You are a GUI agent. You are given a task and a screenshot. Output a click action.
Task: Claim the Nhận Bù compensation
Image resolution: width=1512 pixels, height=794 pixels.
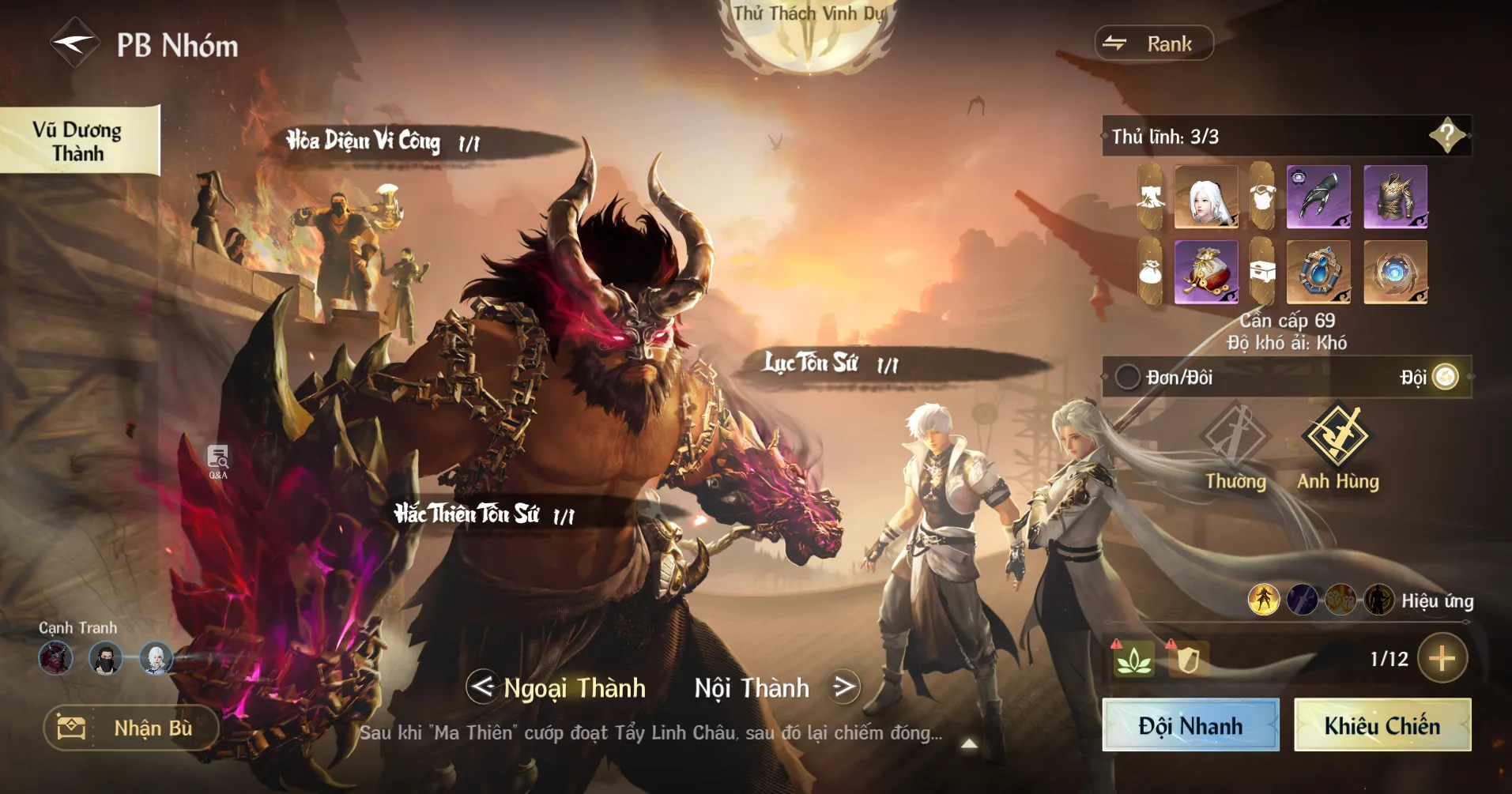(x=131, y=728)
